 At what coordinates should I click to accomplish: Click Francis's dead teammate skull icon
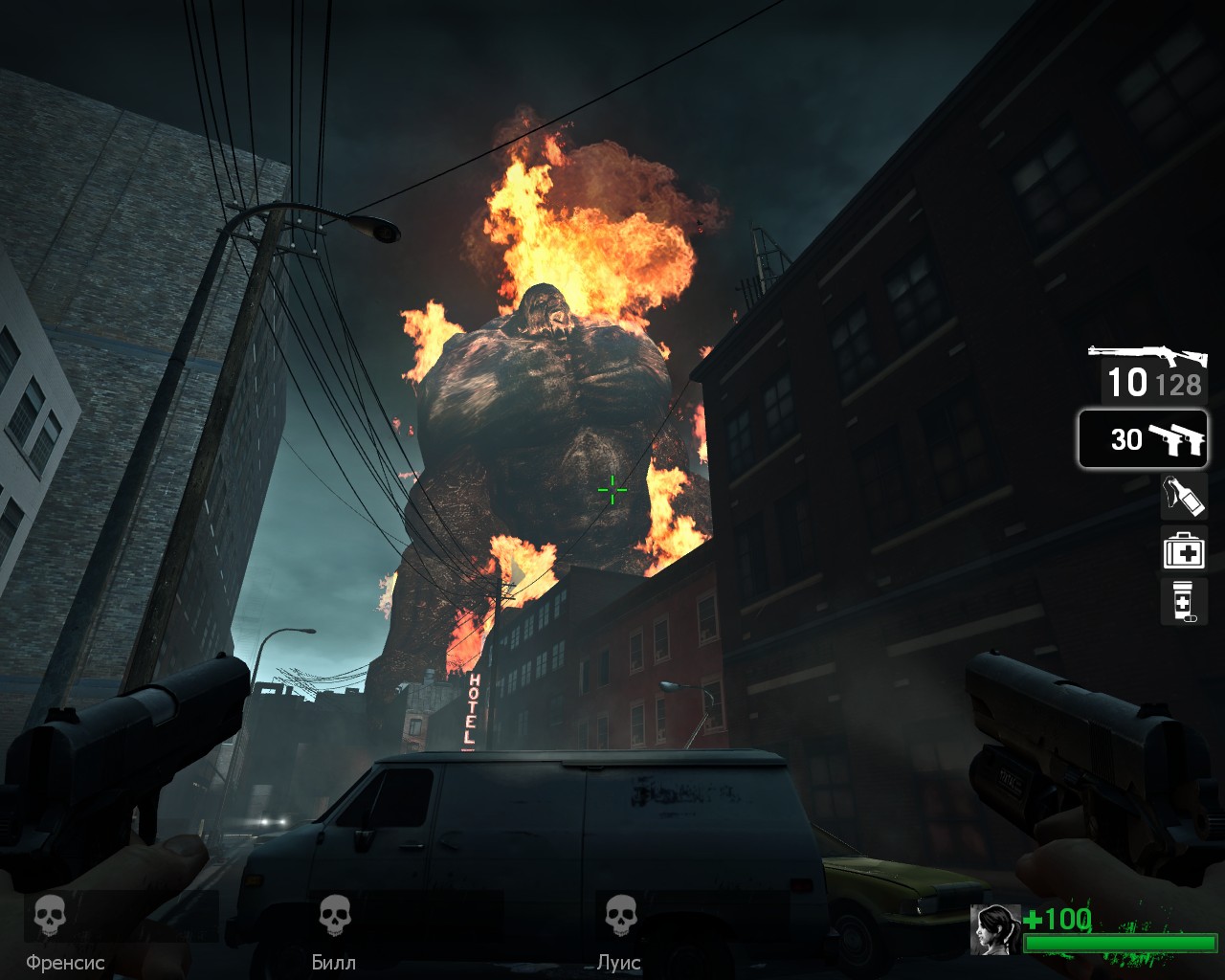[50, 917]
